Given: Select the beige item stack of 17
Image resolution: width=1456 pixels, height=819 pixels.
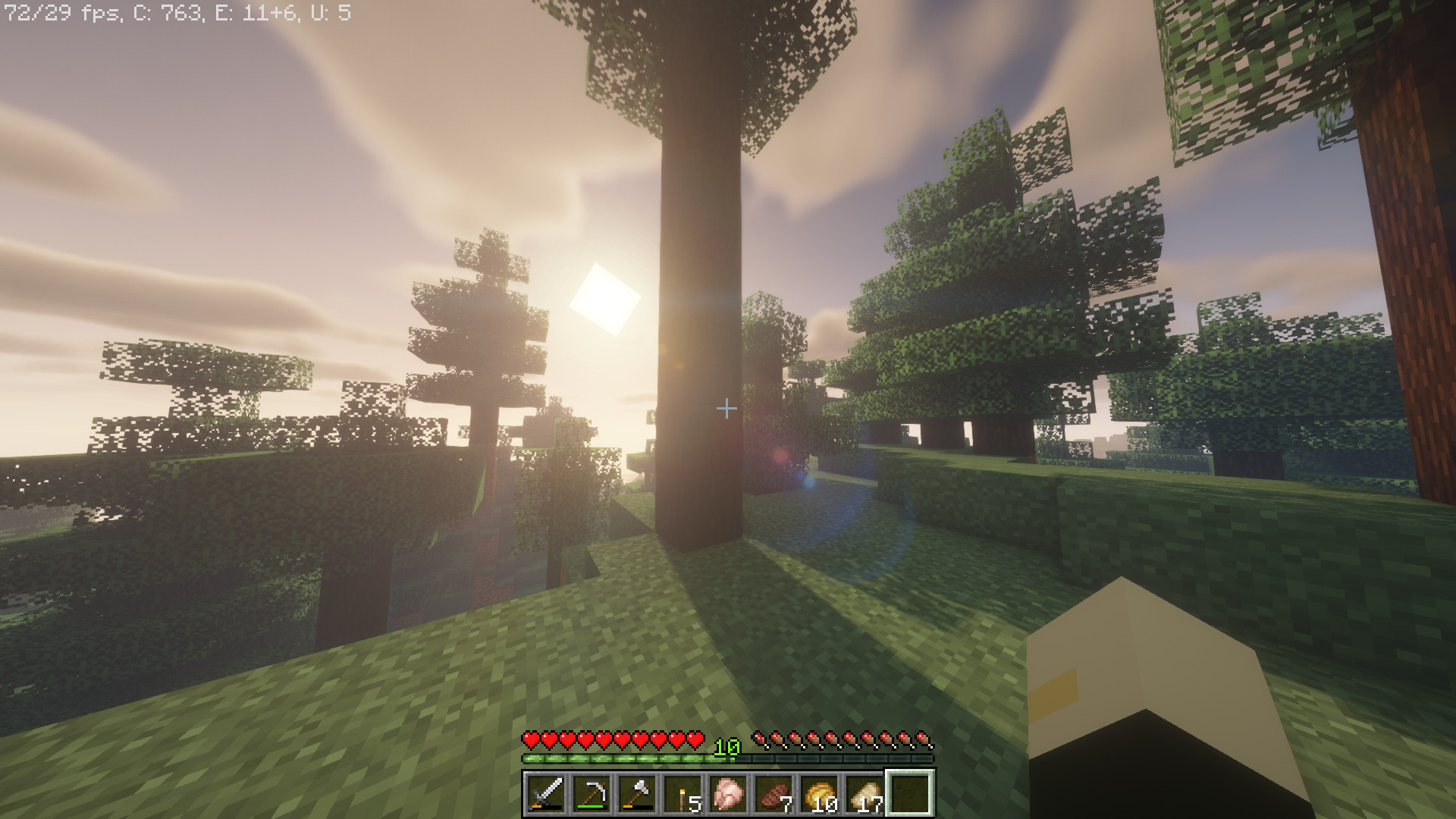Looking at the screenshot, I should 864,792.
